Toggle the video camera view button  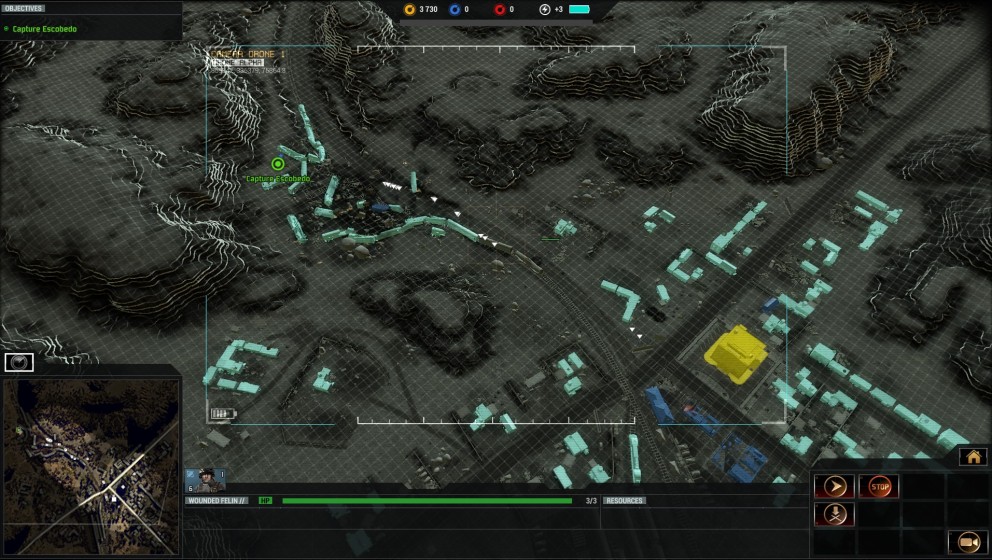[967, 541]
